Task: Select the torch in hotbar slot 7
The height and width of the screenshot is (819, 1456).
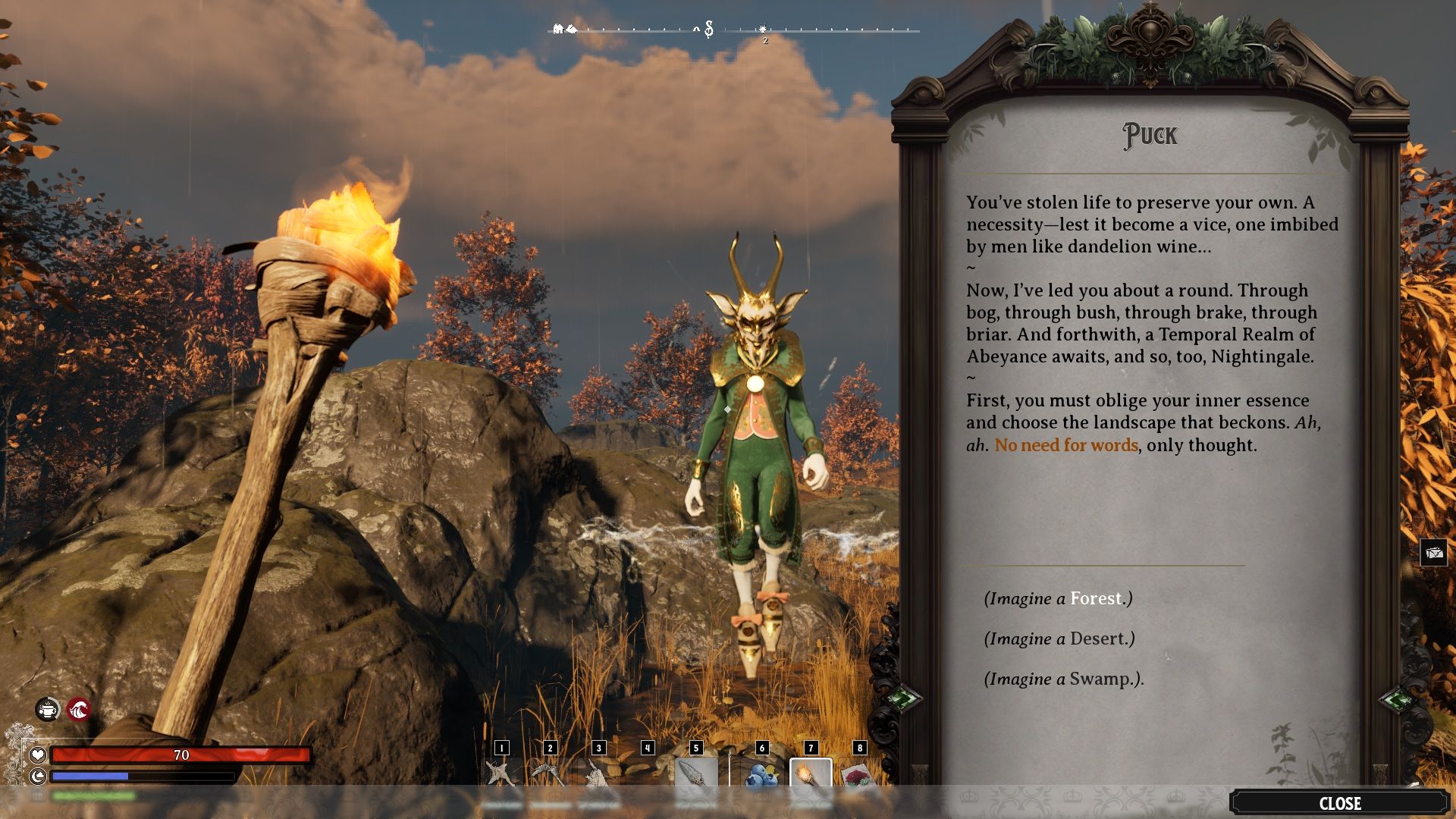Action: pos(811,774)
